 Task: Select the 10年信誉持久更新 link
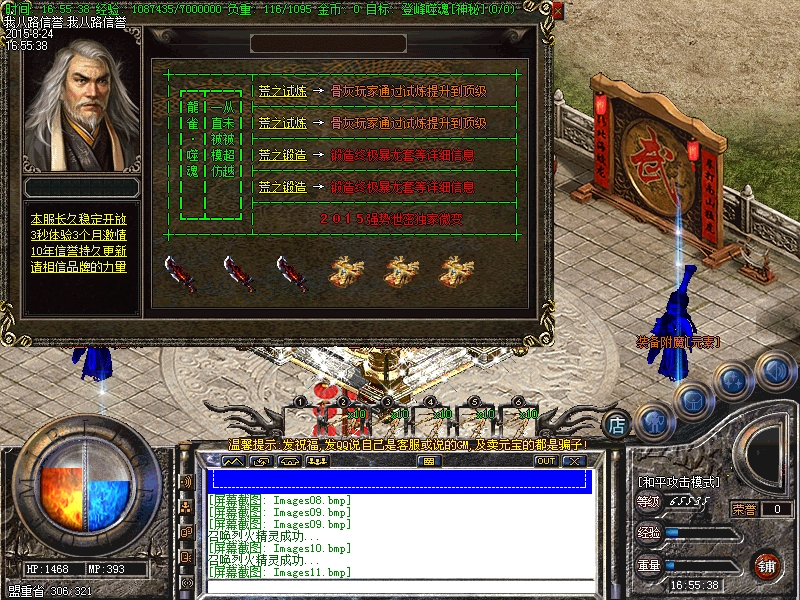(79, 251)
